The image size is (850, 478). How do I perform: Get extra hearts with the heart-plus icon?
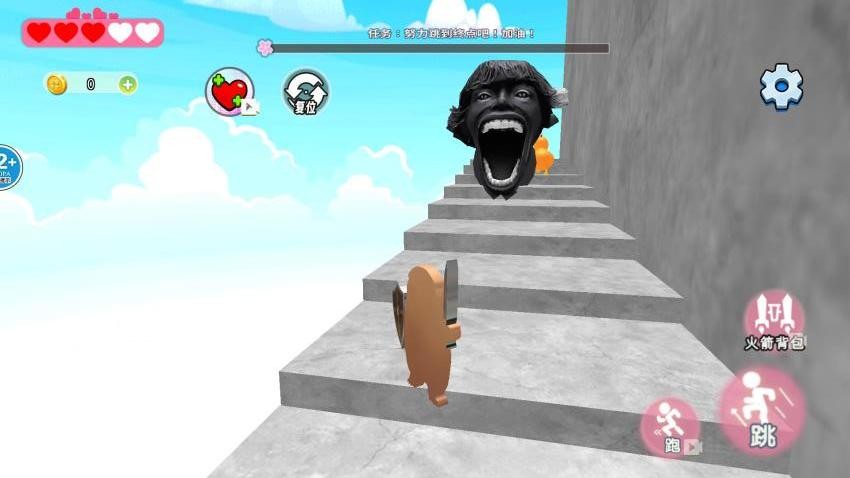[230, 92]
